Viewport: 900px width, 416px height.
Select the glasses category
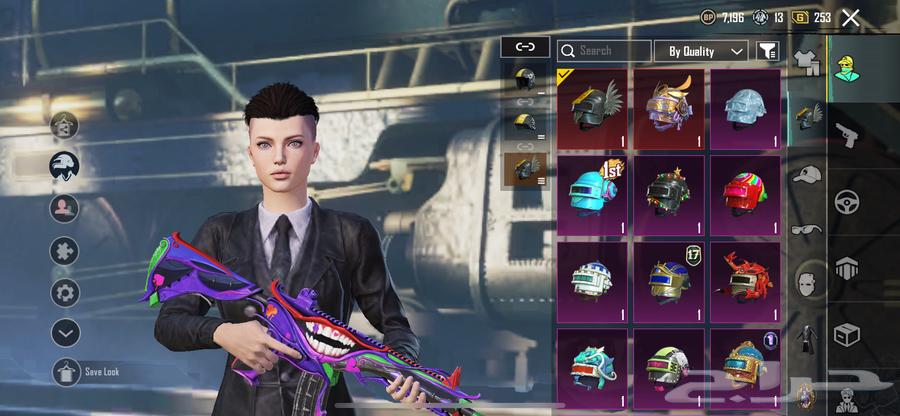pyautogui.click(x=806, y=229)
